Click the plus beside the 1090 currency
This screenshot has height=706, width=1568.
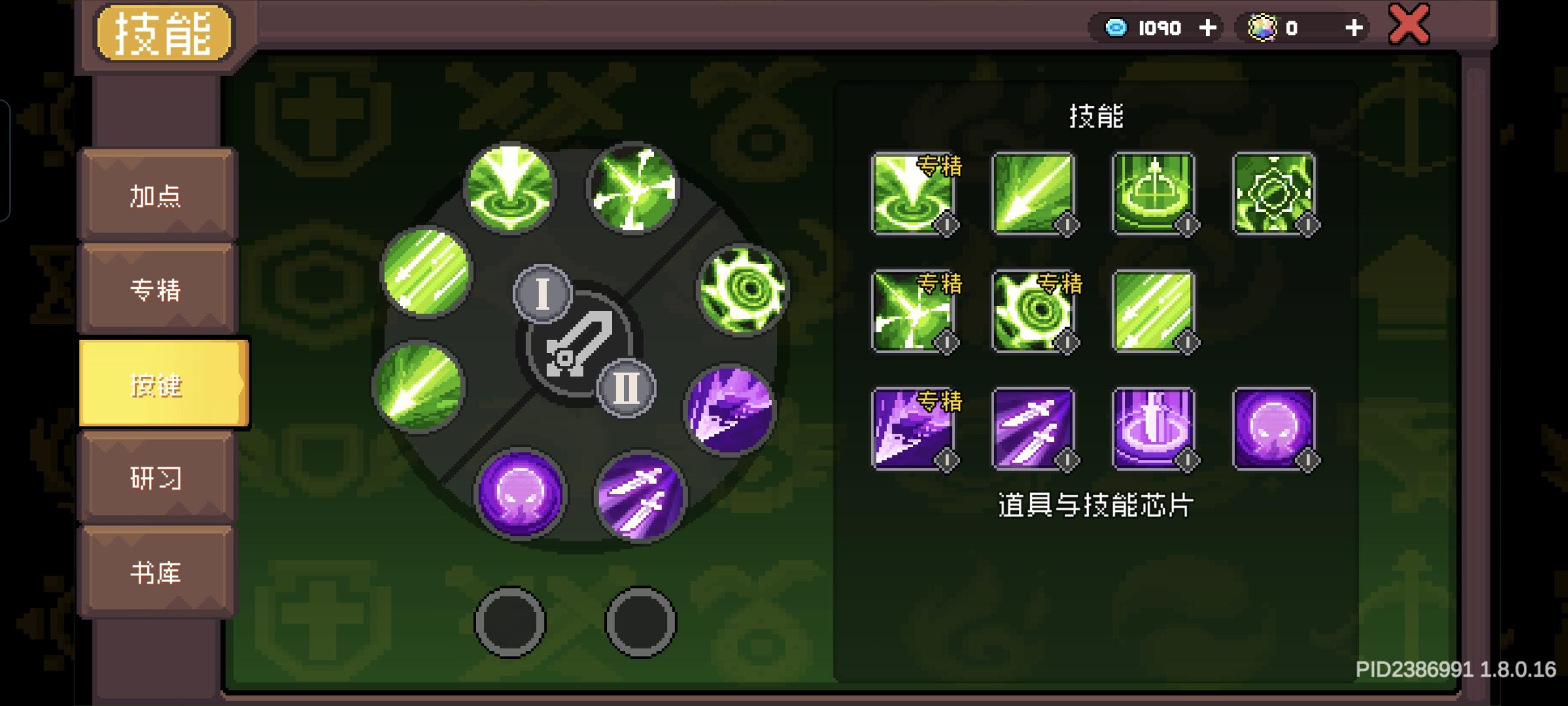coord(1208,28)
